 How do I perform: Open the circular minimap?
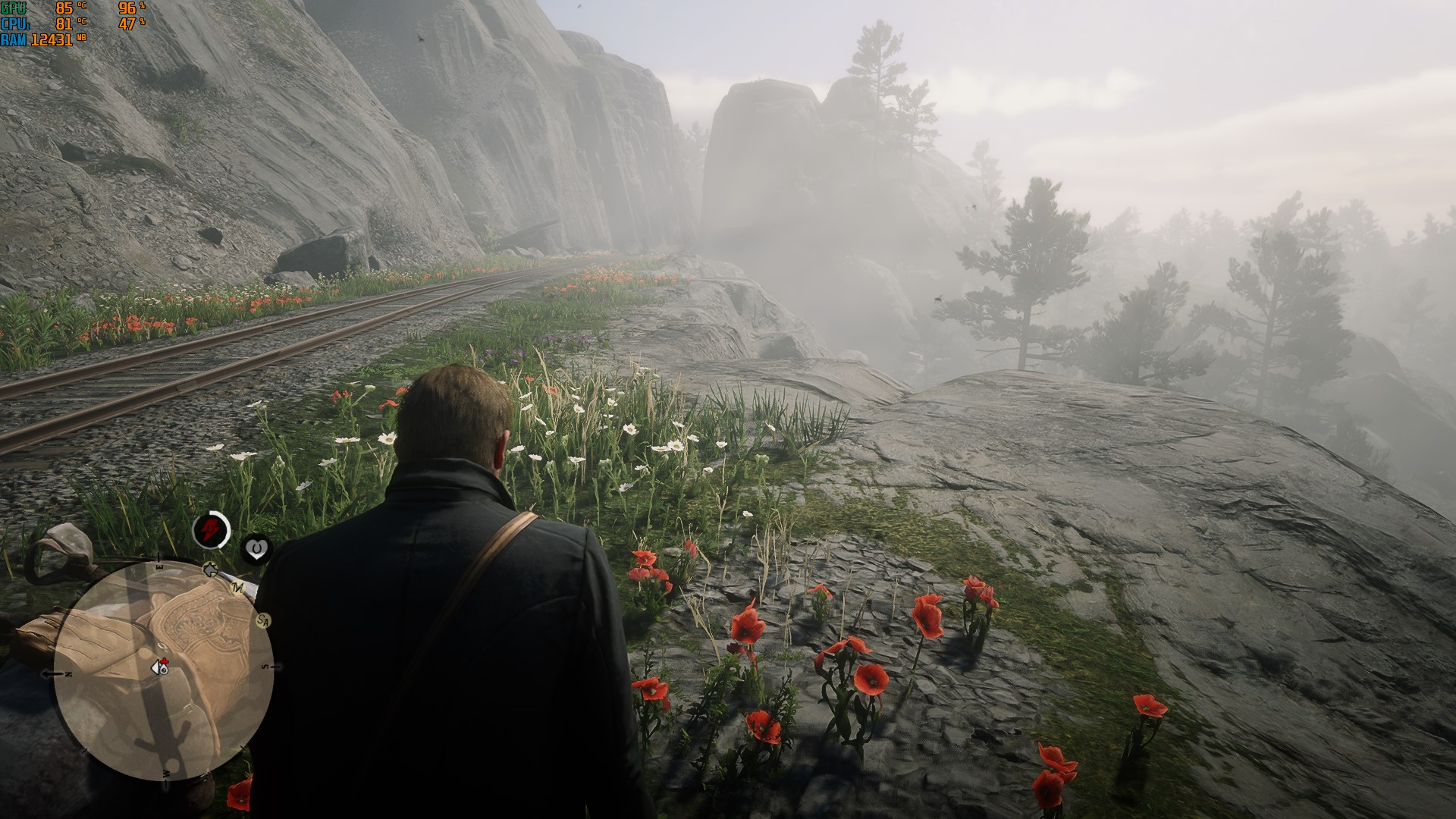point(163,671)
